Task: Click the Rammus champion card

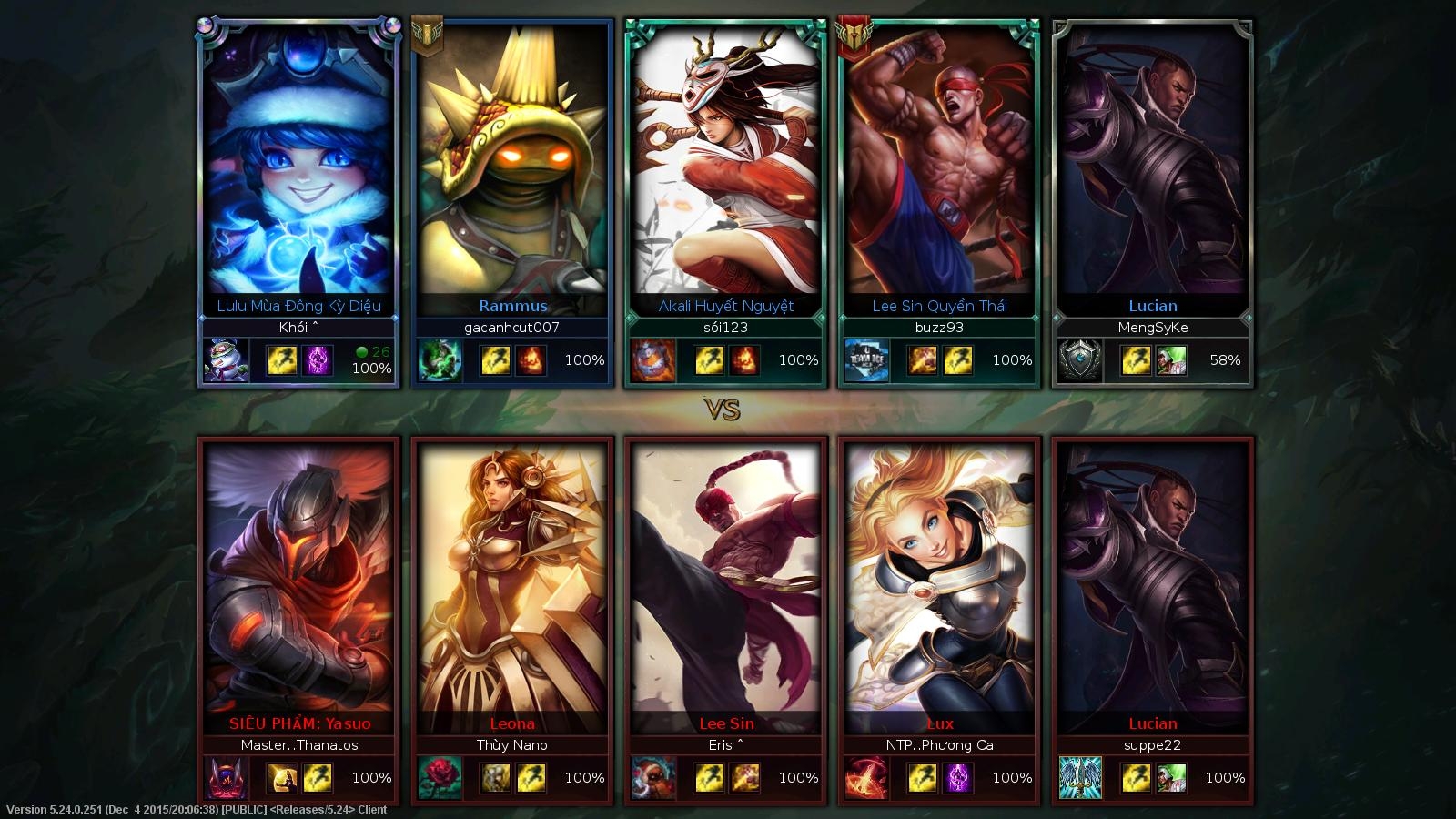Action: [x=512, y=164]
